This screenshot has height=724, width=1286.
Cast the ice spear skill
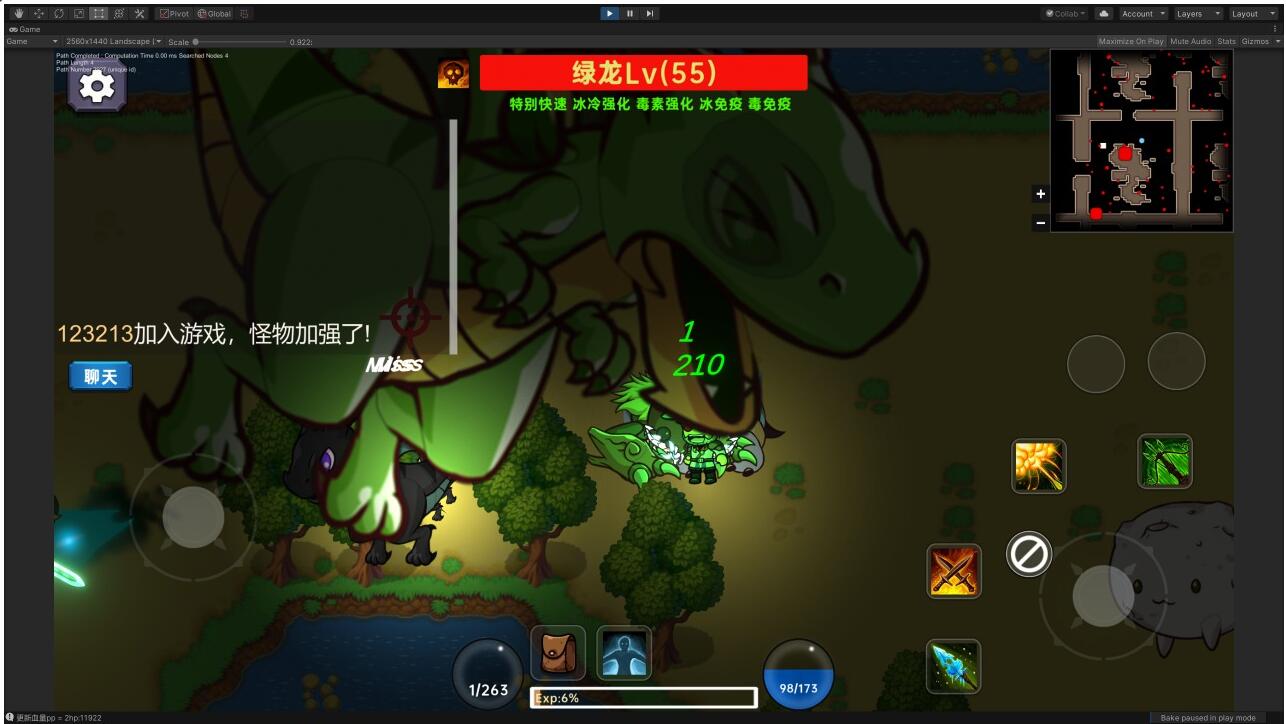(953, 667)
